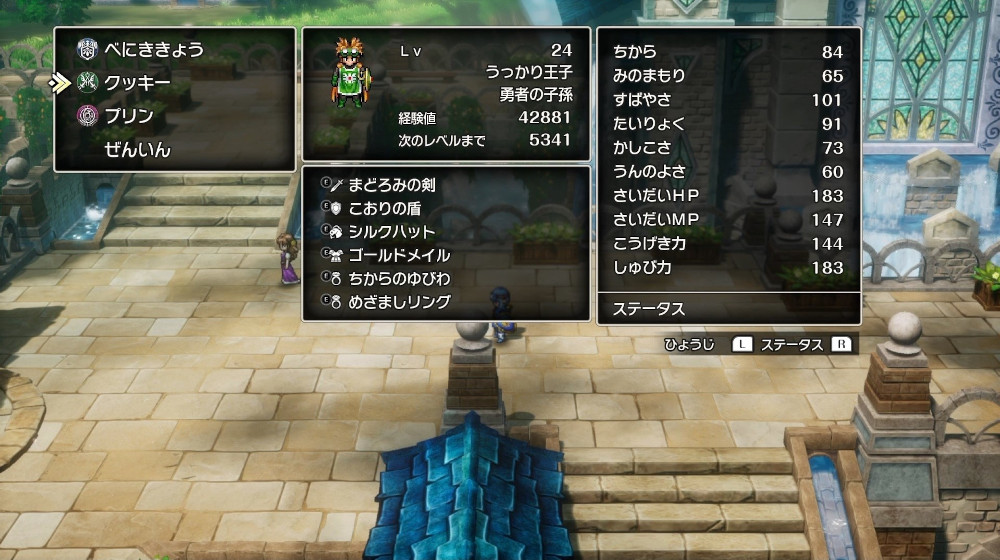Select the めざましリング accessory slot
Image resolution: width=1000 pixels, height=560 pixels.
(399, 301)
